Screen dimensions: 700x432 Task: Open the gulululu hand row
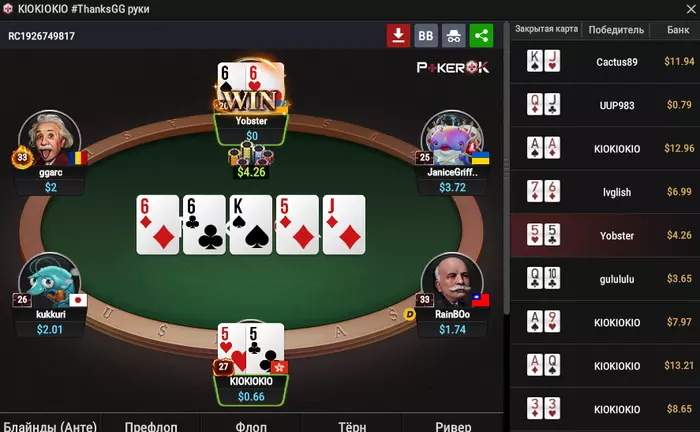pyautogui.click(x=605, y=279)
